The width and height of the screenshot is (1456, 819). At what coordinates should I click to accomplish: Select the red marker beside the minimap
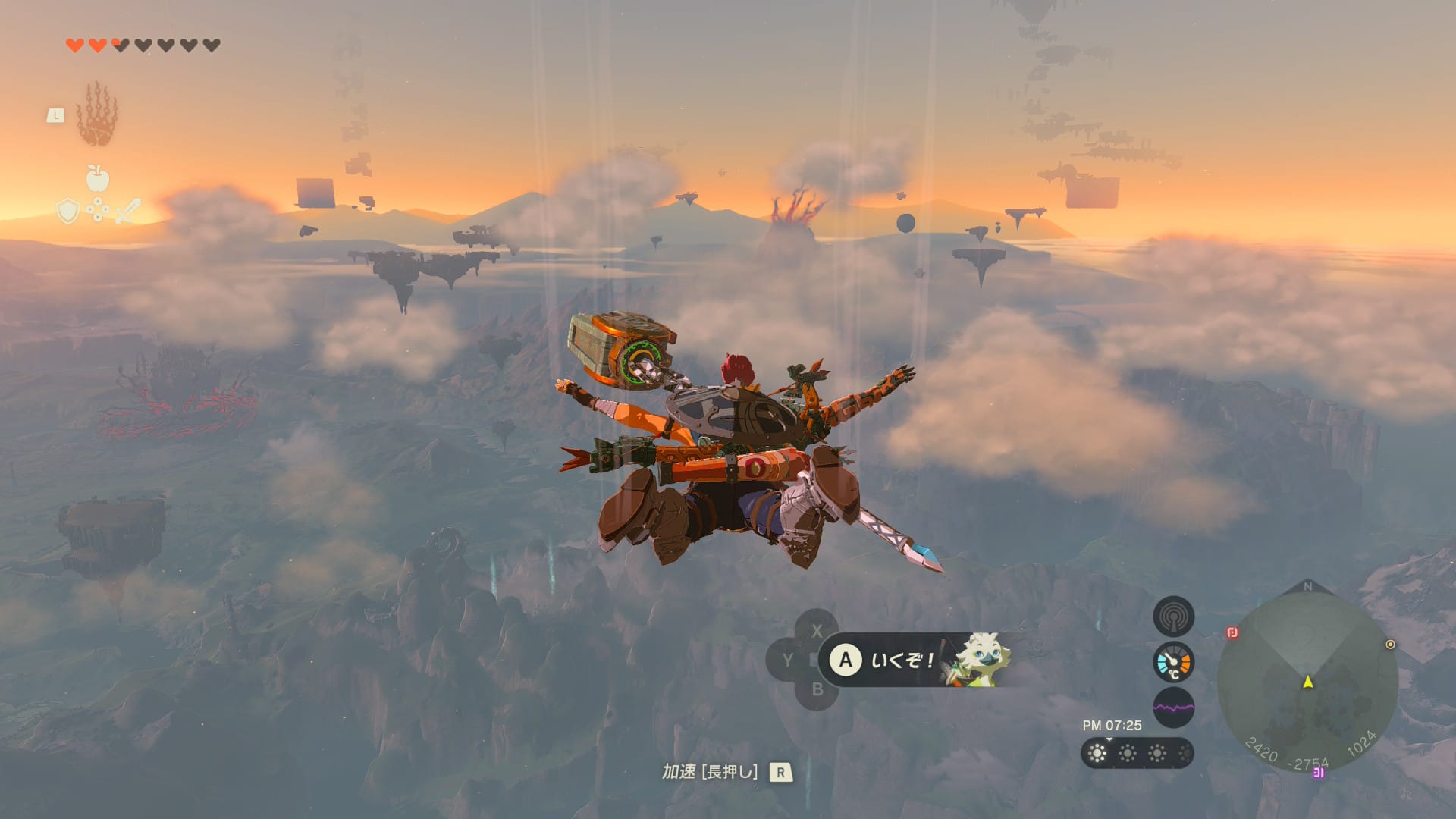(1232, 632)
